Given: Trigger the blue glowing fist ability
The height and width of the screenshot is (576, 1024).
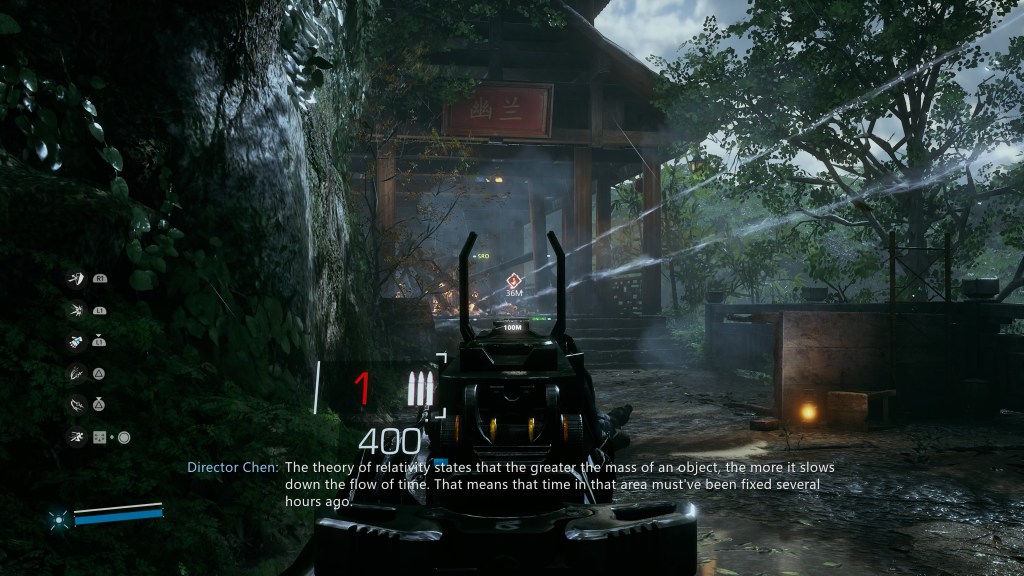Looking at the screenshot, I should tap(76, 342).
